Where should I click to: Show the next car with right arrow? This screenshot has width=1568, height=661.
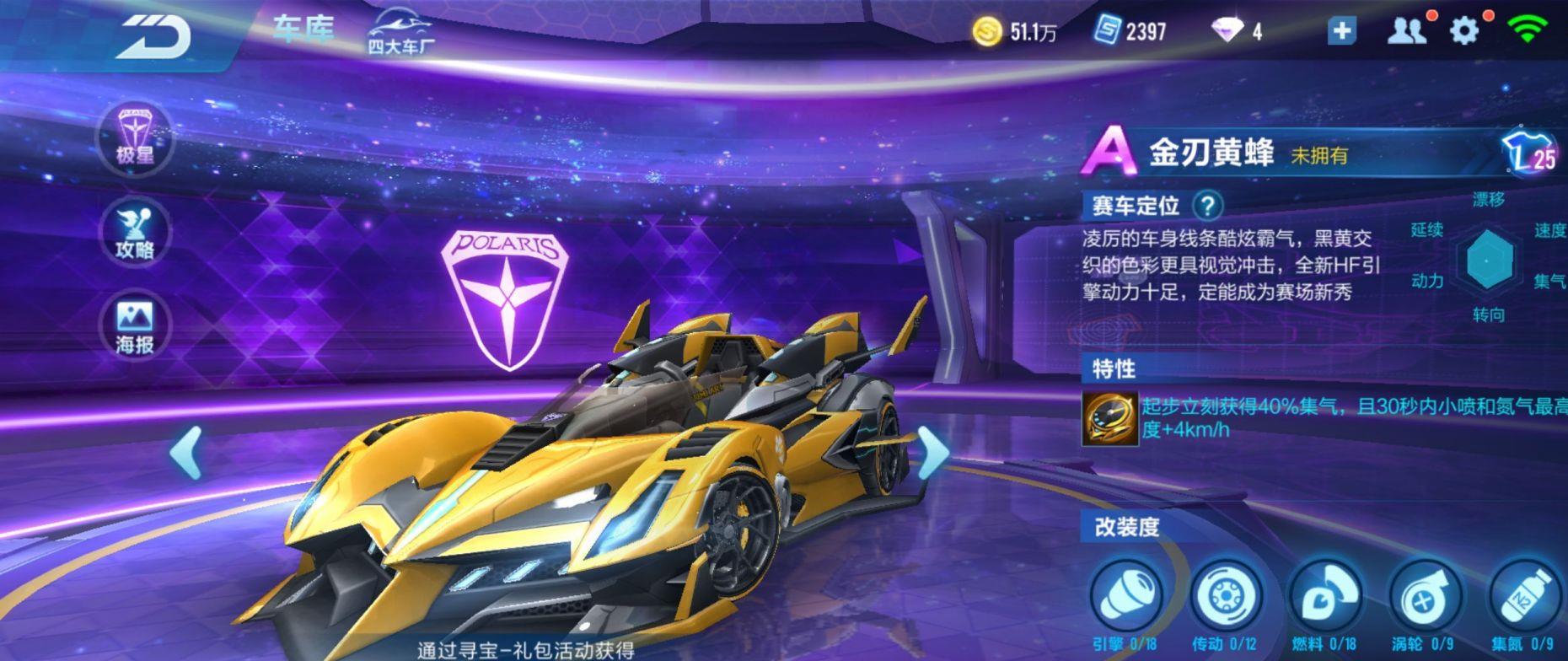[932, 452]
